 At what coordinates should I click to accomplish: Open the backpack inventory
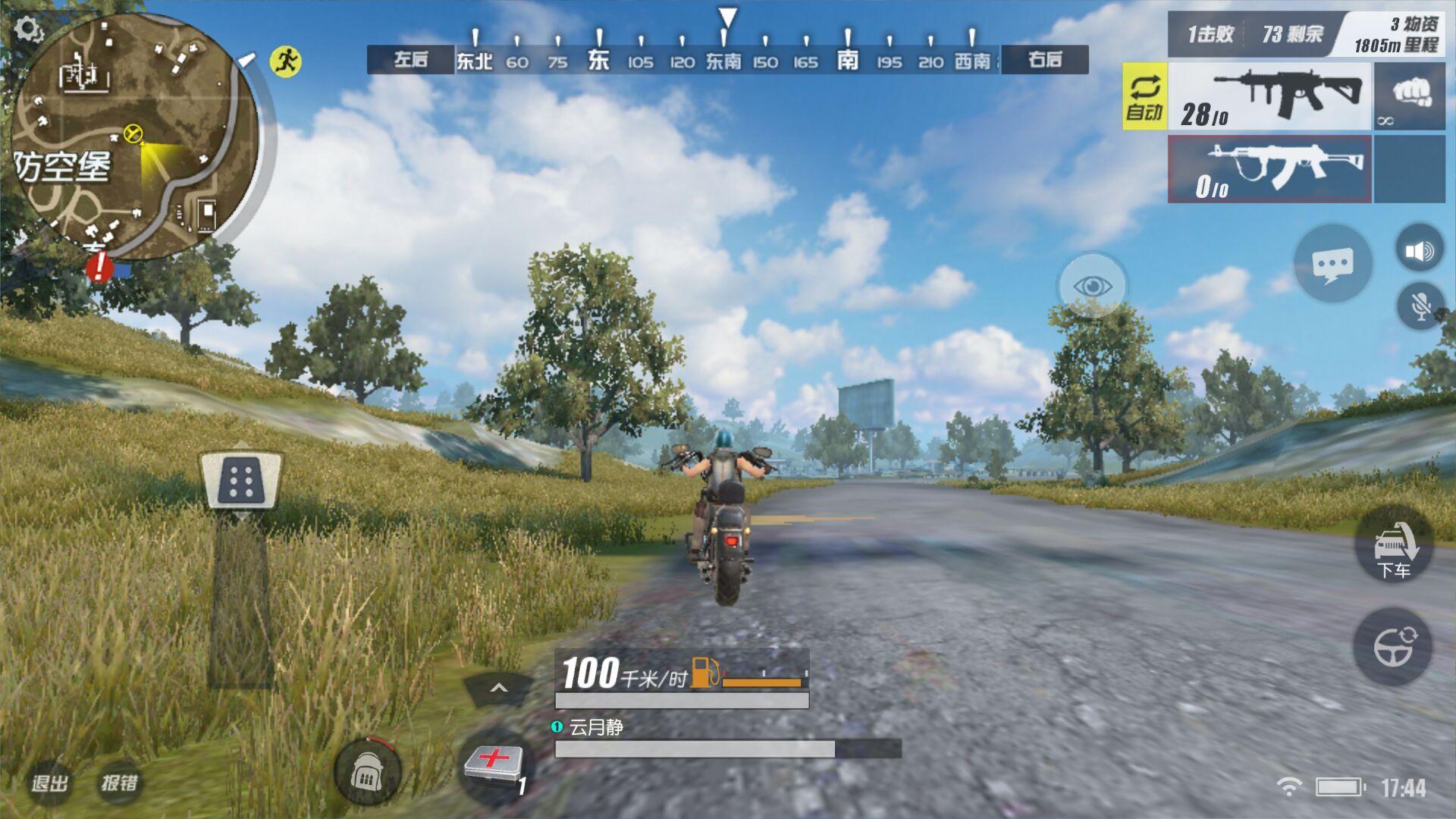(368, 772)
